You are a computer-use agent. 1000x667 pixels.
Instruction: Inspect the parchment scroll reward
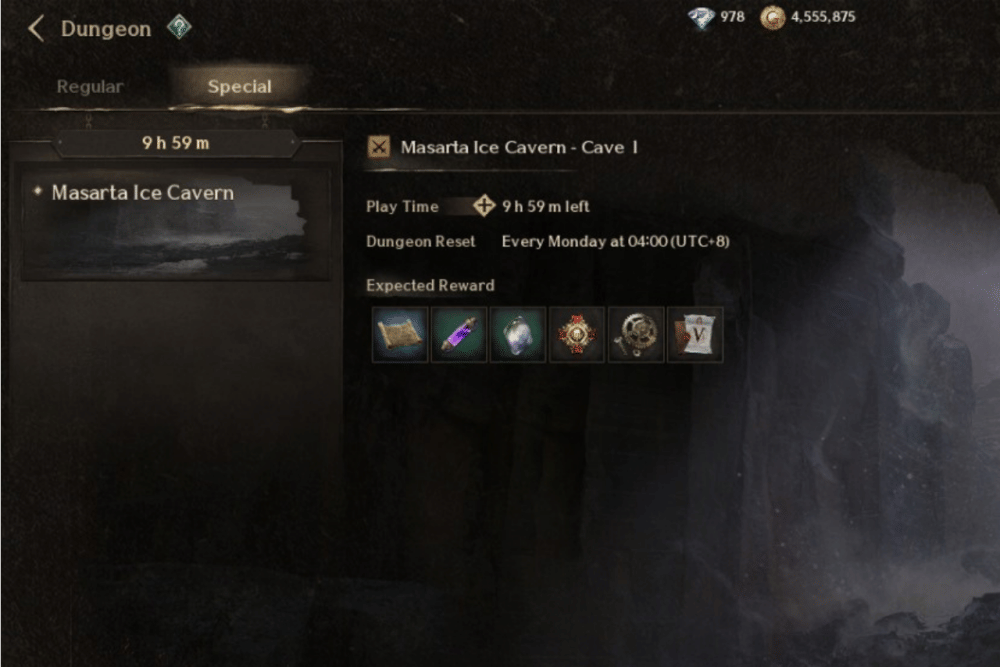[x=400, y=334]
